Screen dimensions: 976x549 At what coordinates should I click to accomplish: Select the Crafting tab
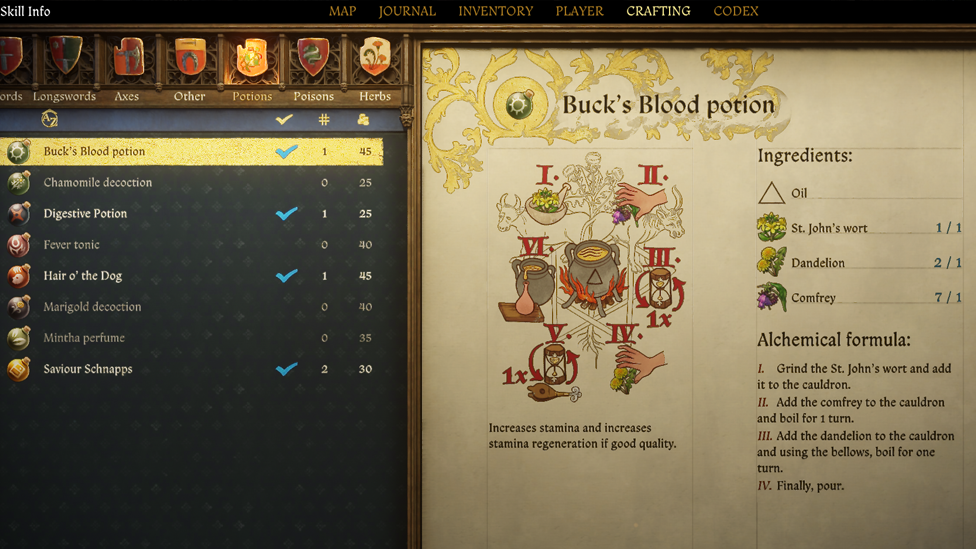pos(658,11)
